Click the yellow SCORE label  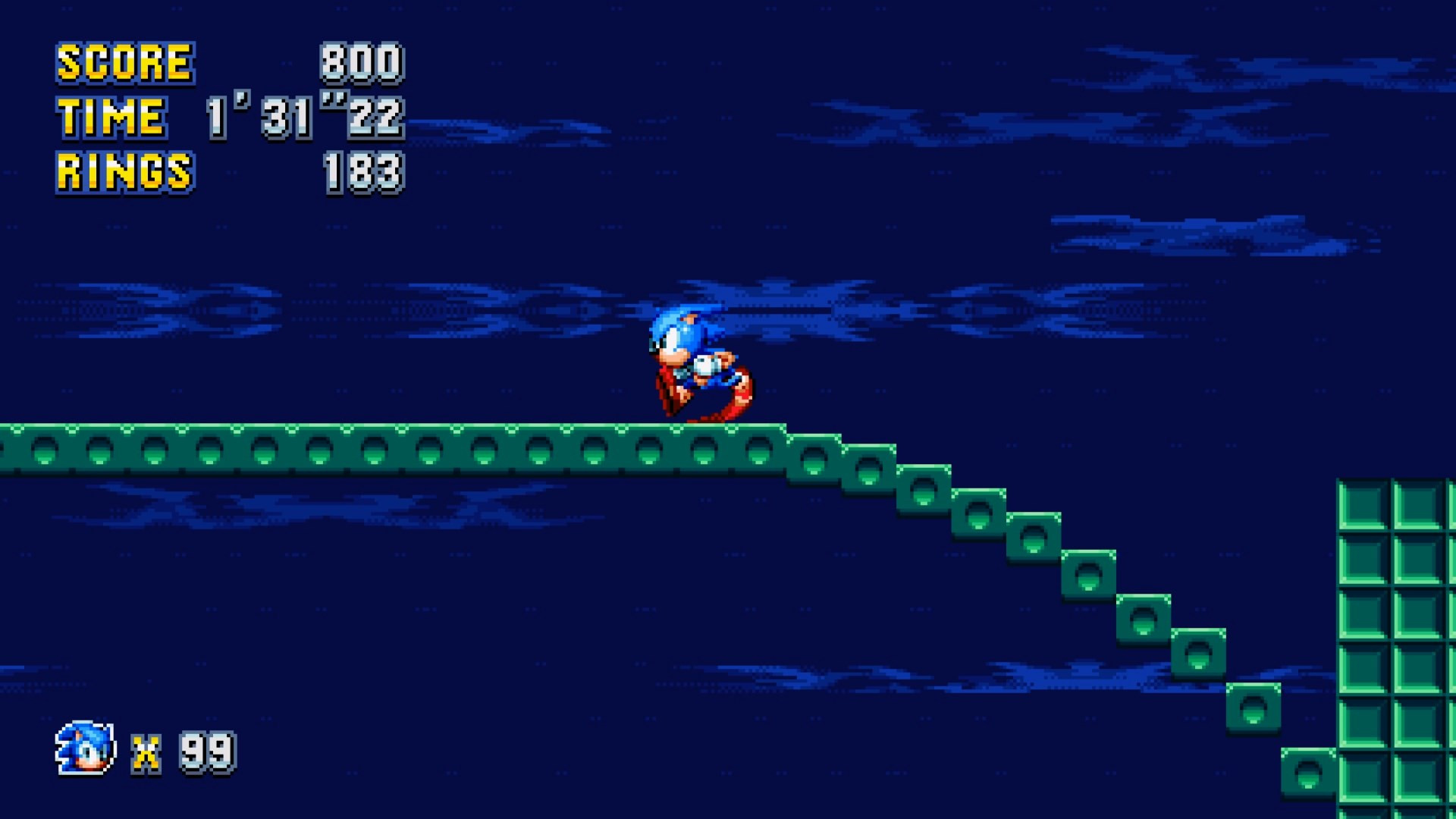pos(123,62)
